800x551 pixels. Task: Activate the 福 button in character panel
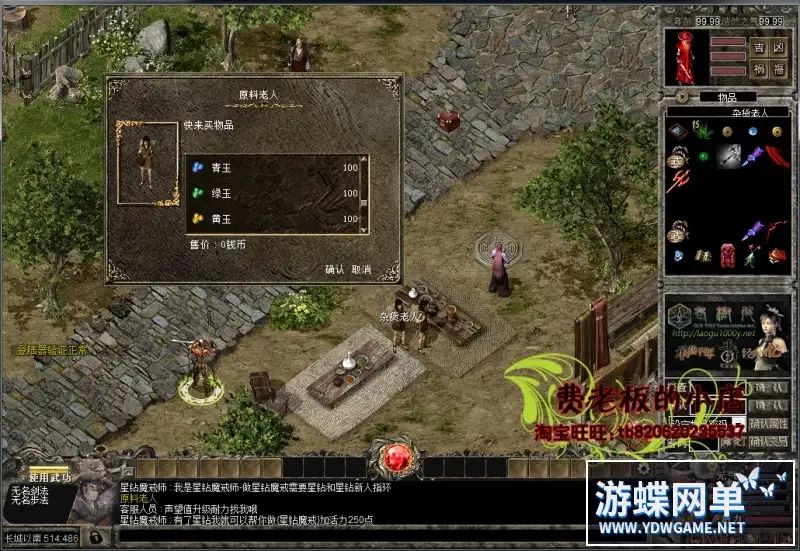(x=775, y=70)
